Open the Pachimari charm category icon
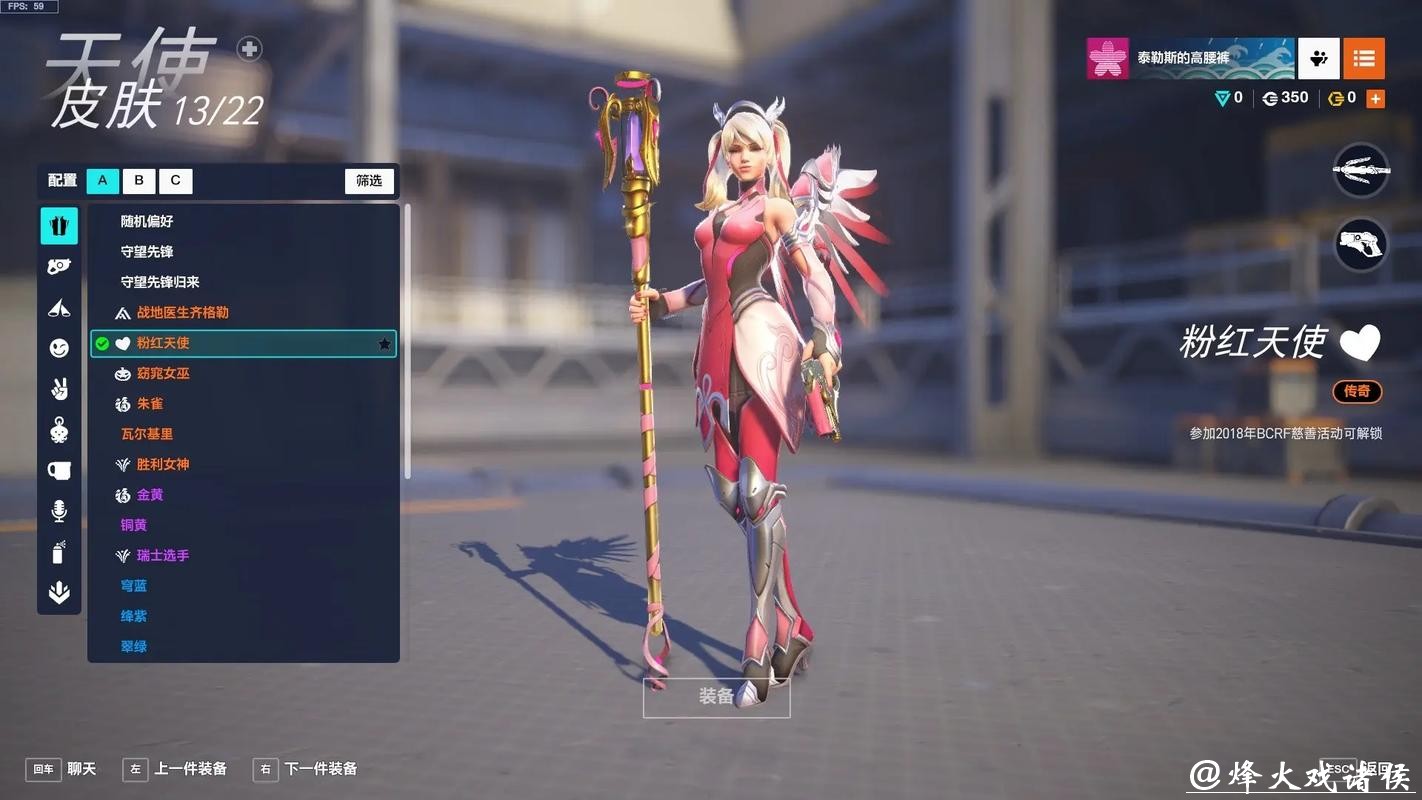Screen dimensions: 1422x800 point(59,429)
